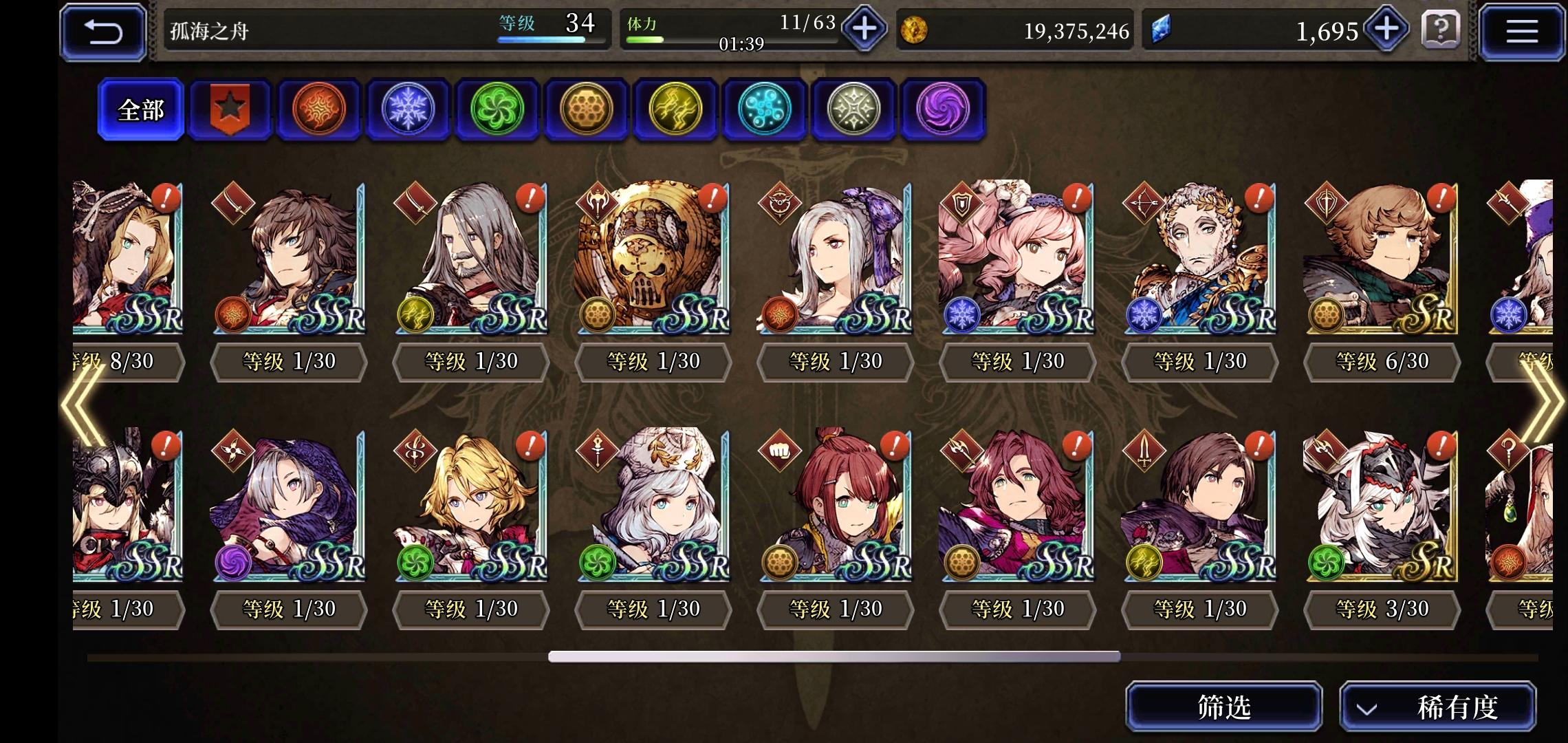This screenshot has width=1568, height=743.
Task: Select the fire element filter icon
Action: [x=318, y=110]
